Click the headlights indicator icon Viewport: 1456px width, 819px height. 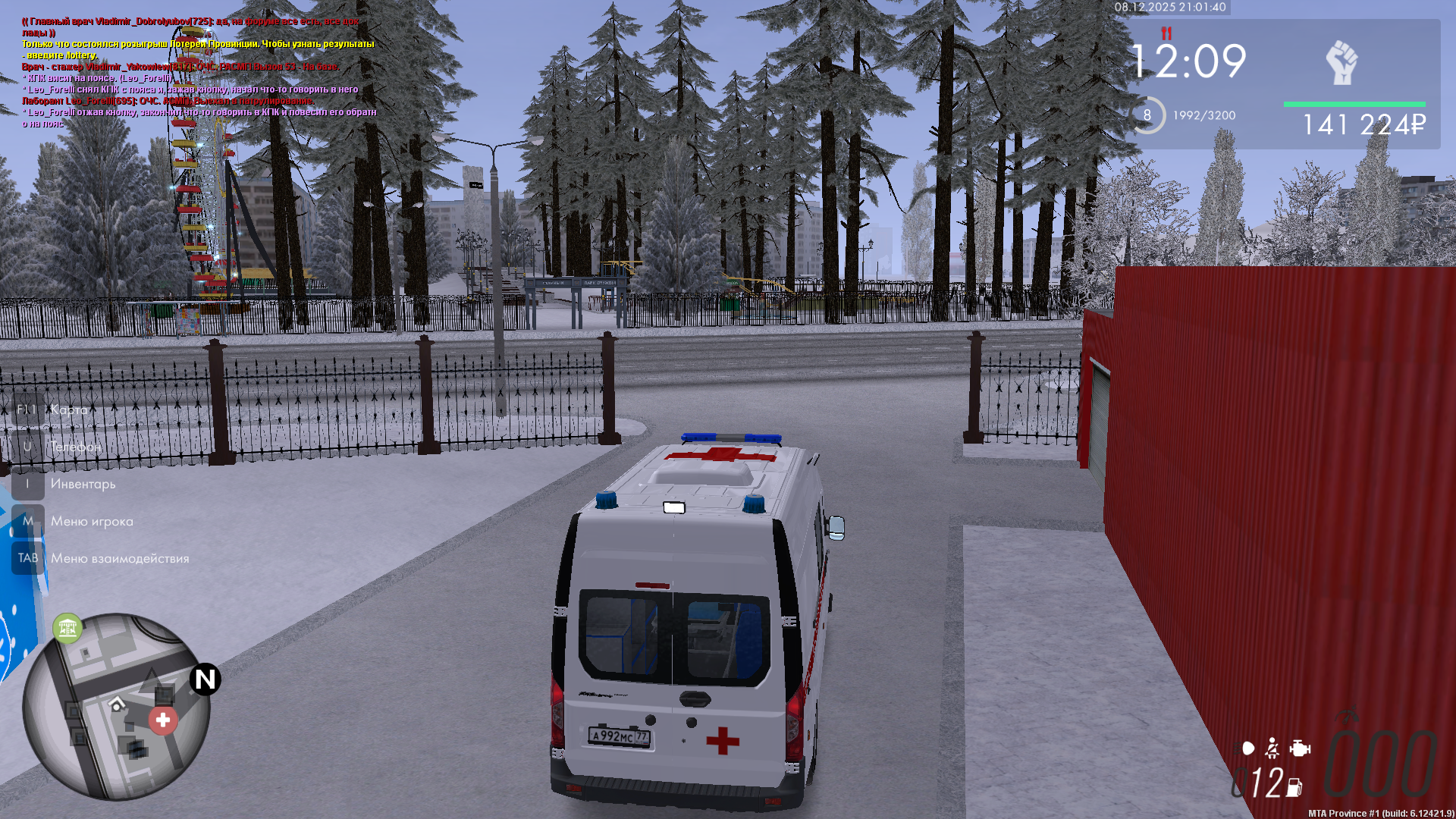(1247, 748)
